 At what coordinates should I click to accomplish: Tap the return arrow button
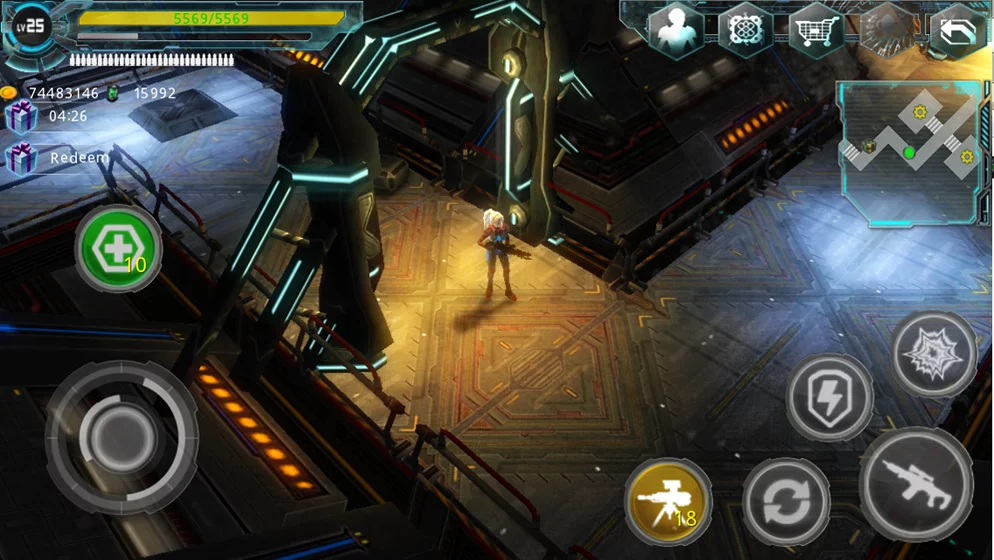coord(957,31)
